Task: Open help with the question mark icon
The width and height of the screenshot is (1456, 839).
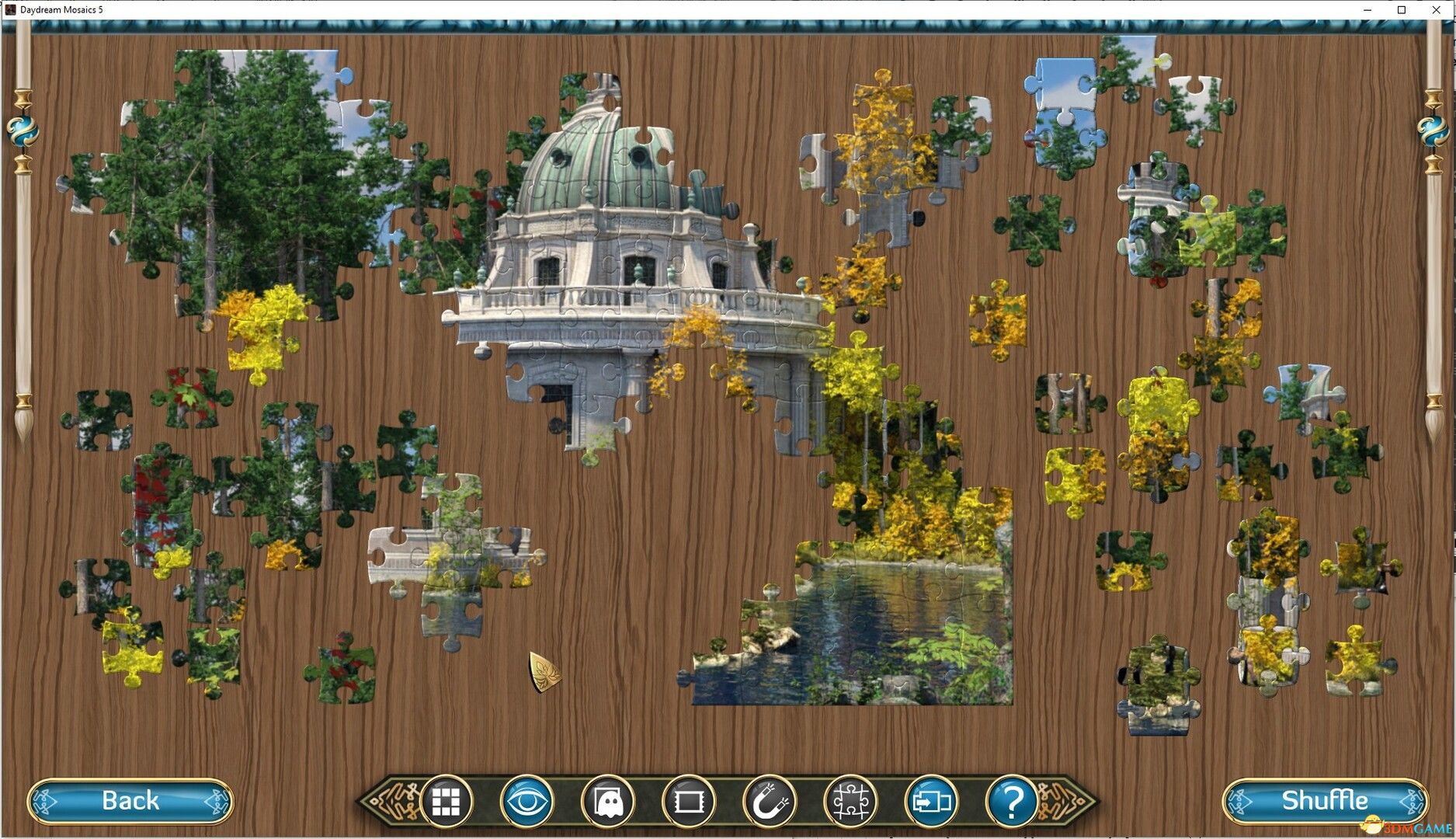Action: (1012, 800)
